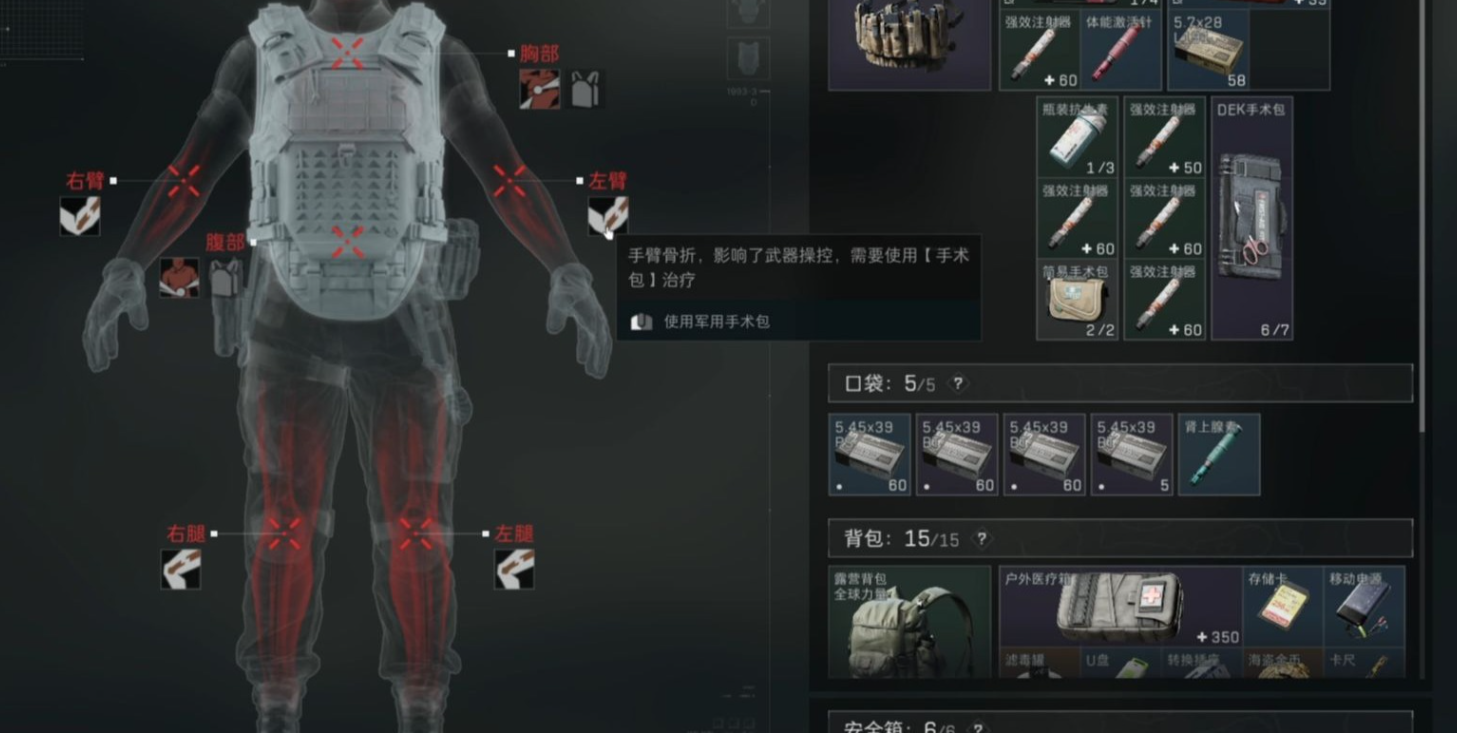
Task: Open the help tip next to 口袋 5/5
Action: point(957,382)
